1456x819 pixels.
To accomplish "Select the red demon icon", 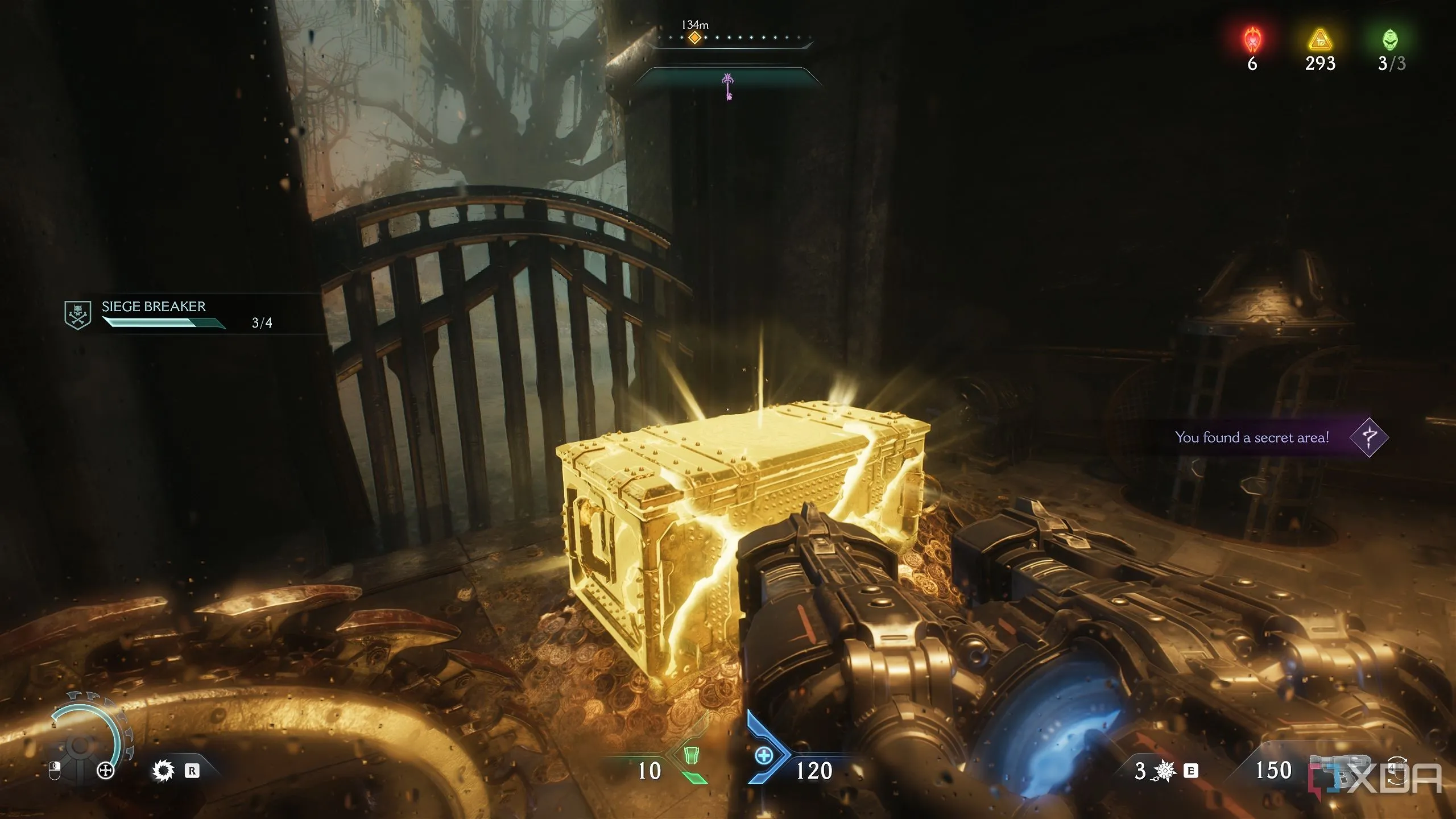I will click(1252, 40).
